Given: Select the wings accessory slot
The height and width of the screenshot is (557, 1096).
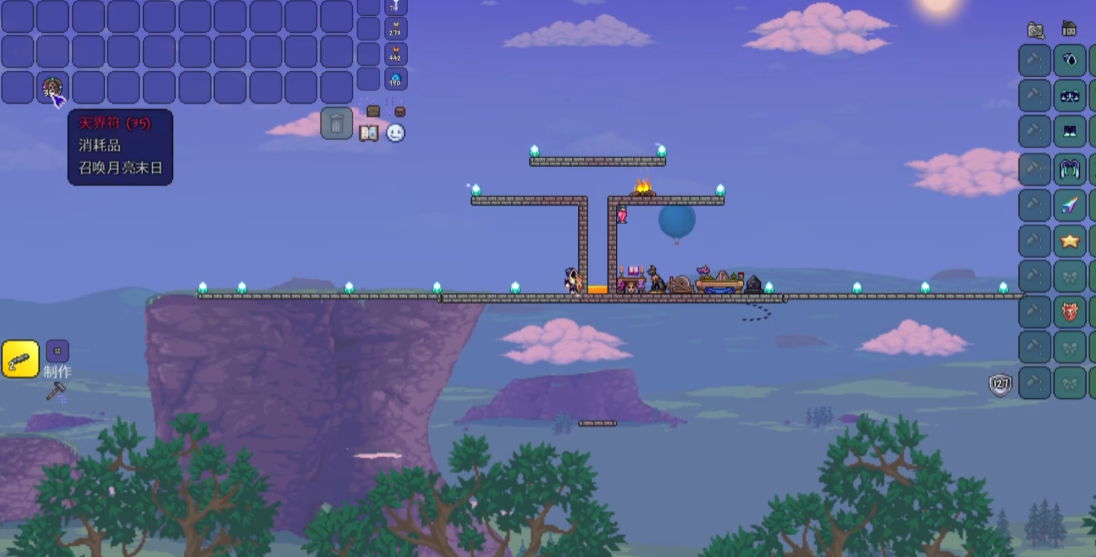Looking at the screenshot, I should (x=1070, y=169).
